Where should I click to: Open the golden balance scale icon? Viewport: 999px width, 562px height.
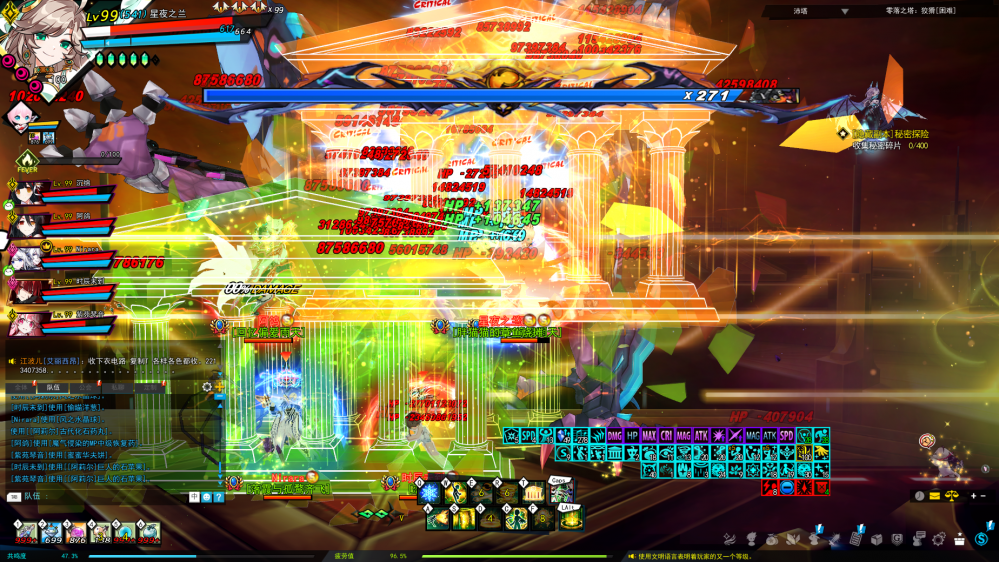[x=951, y=496]
